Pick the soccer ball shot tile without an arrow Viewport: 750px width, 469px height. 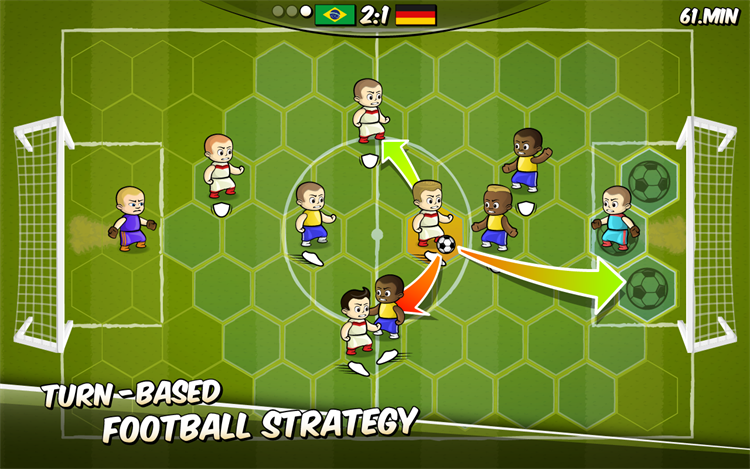click(x=649, y=180)
